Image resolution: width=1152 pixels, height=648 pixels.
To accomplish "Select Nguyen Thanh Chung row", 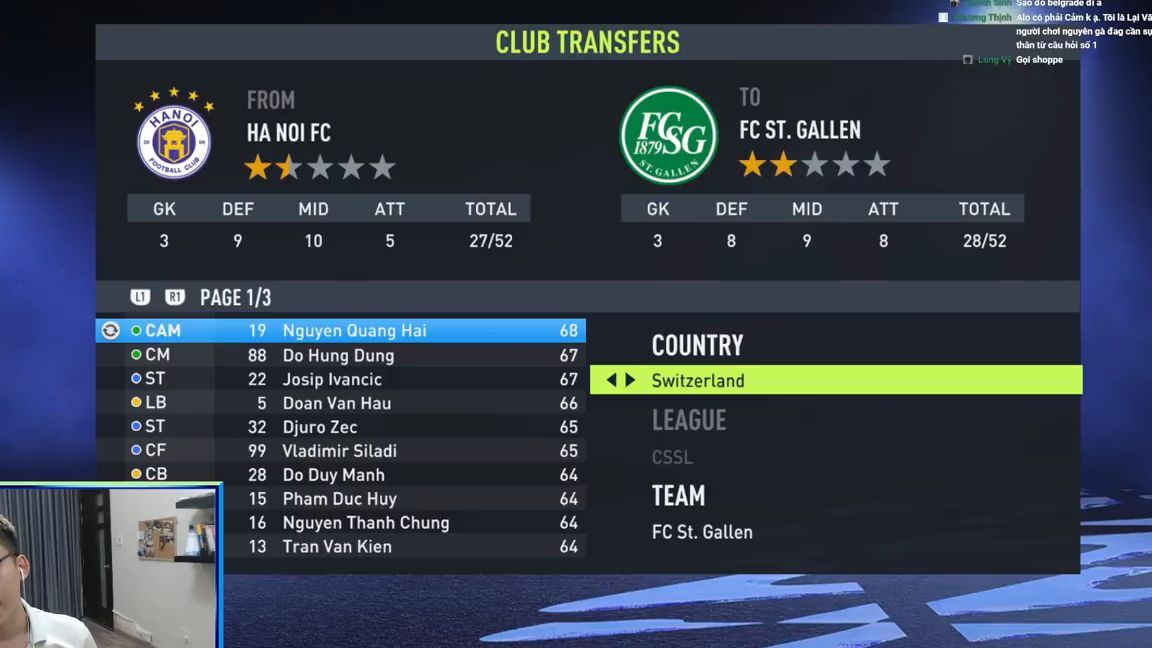I will (365, 523).
